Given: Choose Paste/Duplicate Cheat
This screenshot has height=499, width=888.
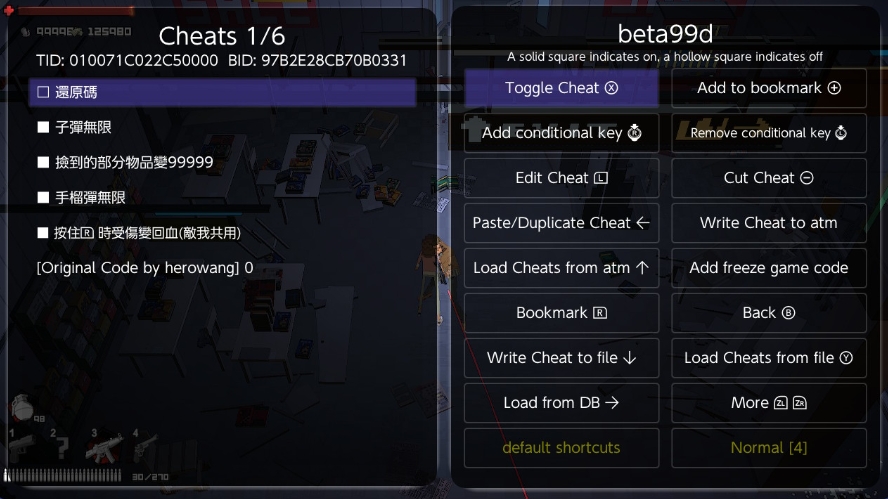Looking at the screenshot, I should pos(561,223).
